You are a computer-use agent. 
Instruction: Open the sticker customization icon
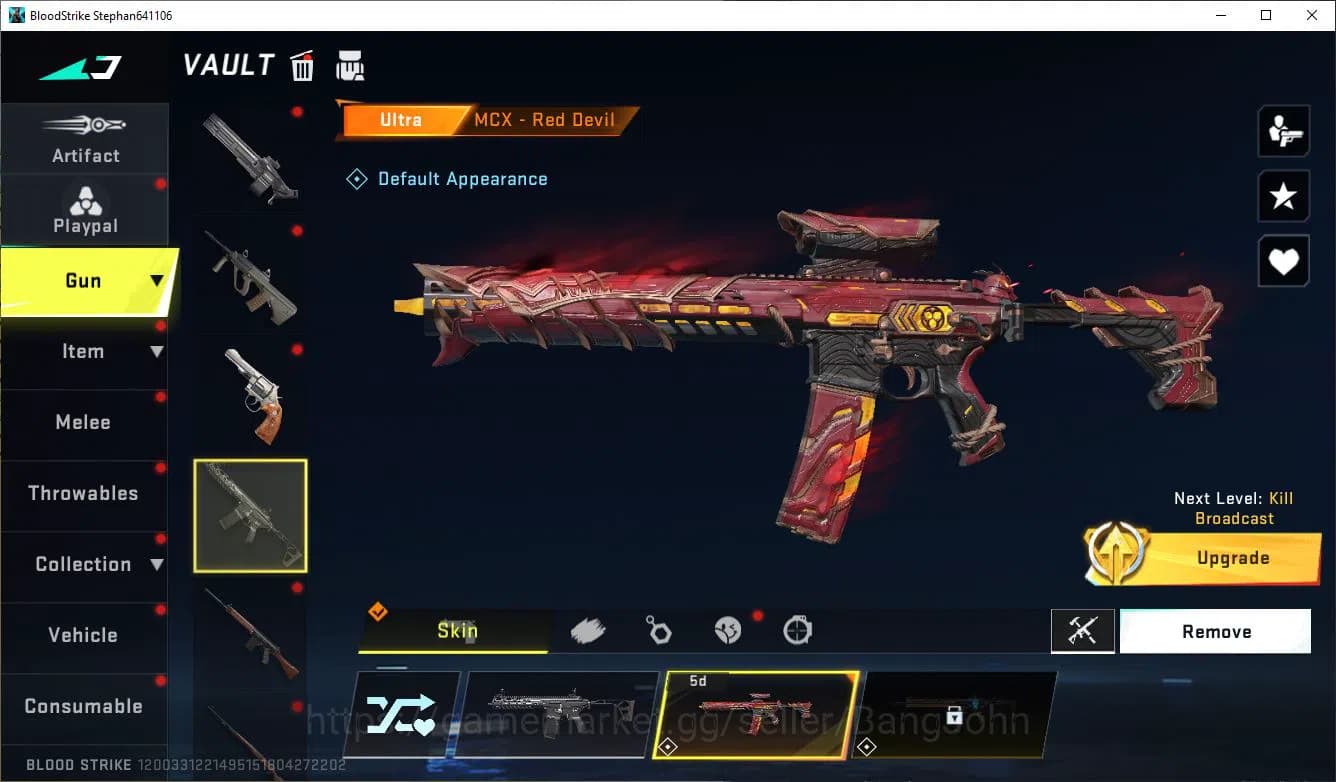727,627
